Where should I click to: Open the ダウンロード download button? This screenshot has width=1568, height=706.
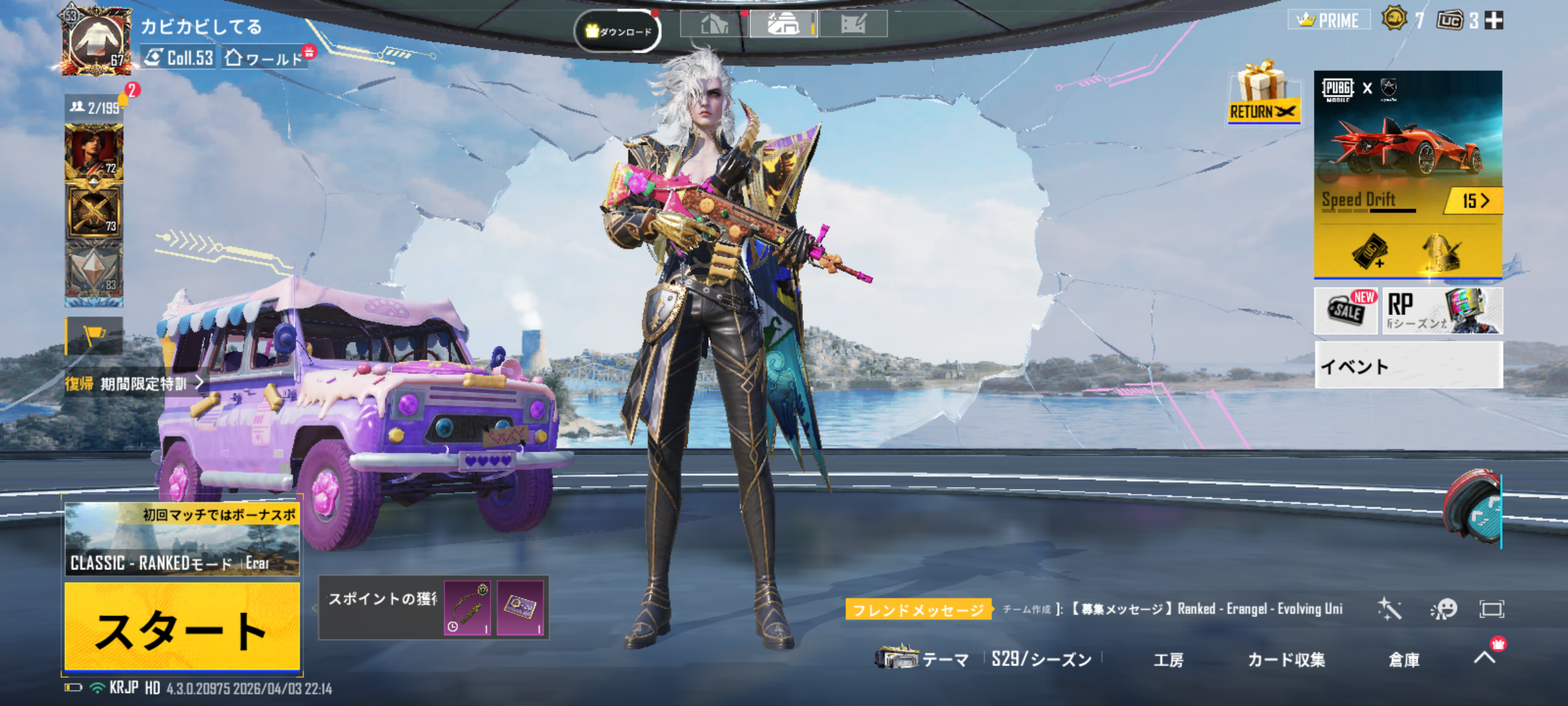[x=618, y=31]
